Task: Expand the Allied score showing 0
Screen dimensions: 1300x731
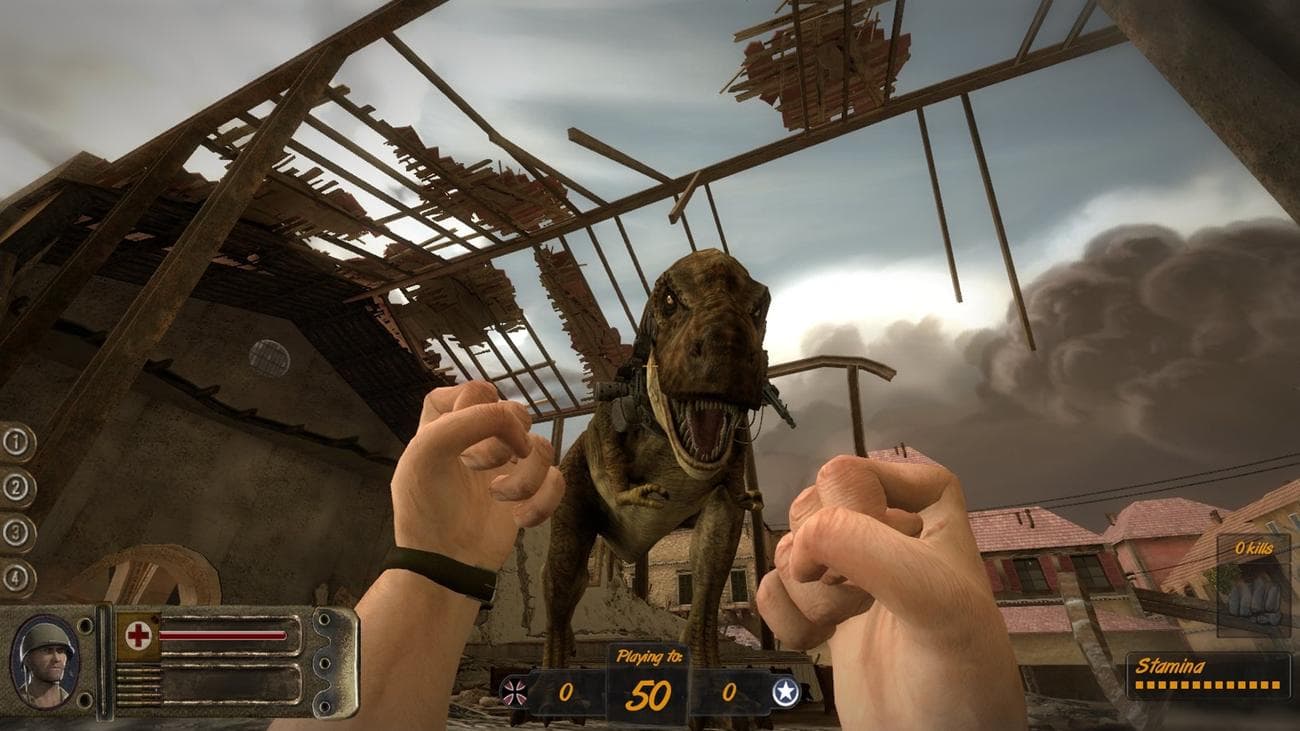Action: pyautogui.click(x=730, y=693)
